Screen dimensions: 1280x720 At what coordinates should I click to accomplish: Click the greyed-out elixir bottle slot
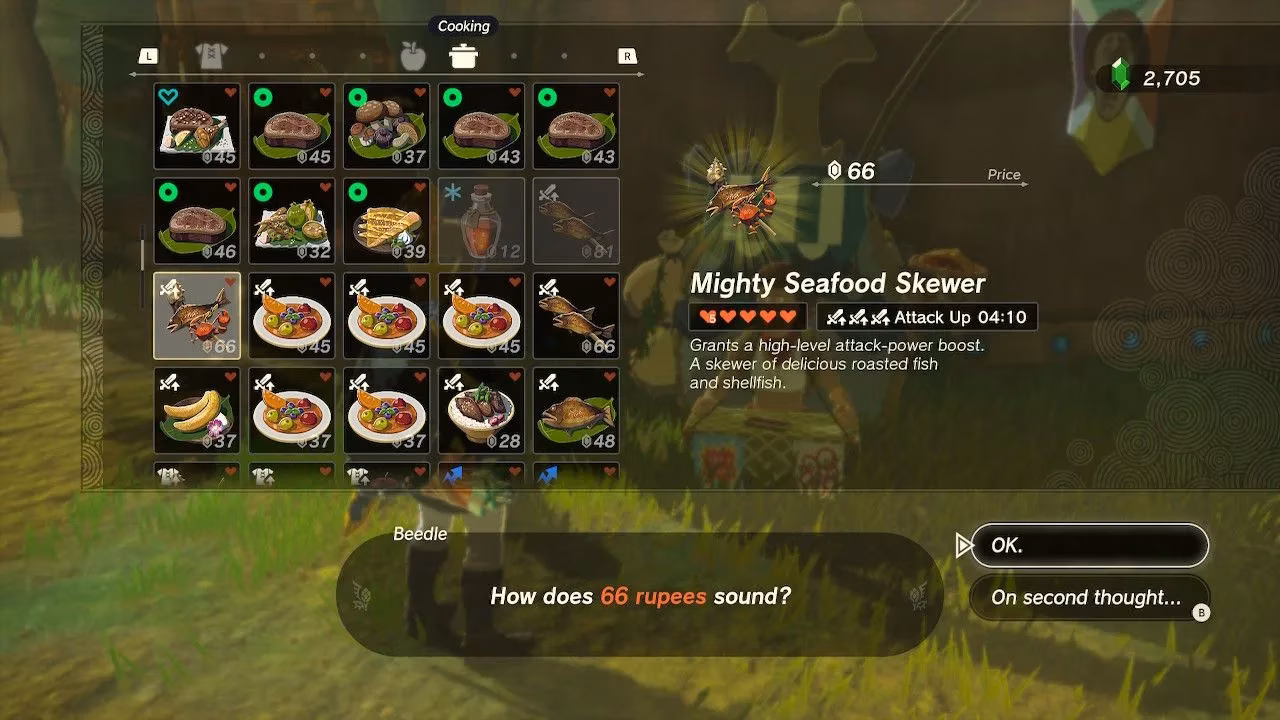coord(482,221)
